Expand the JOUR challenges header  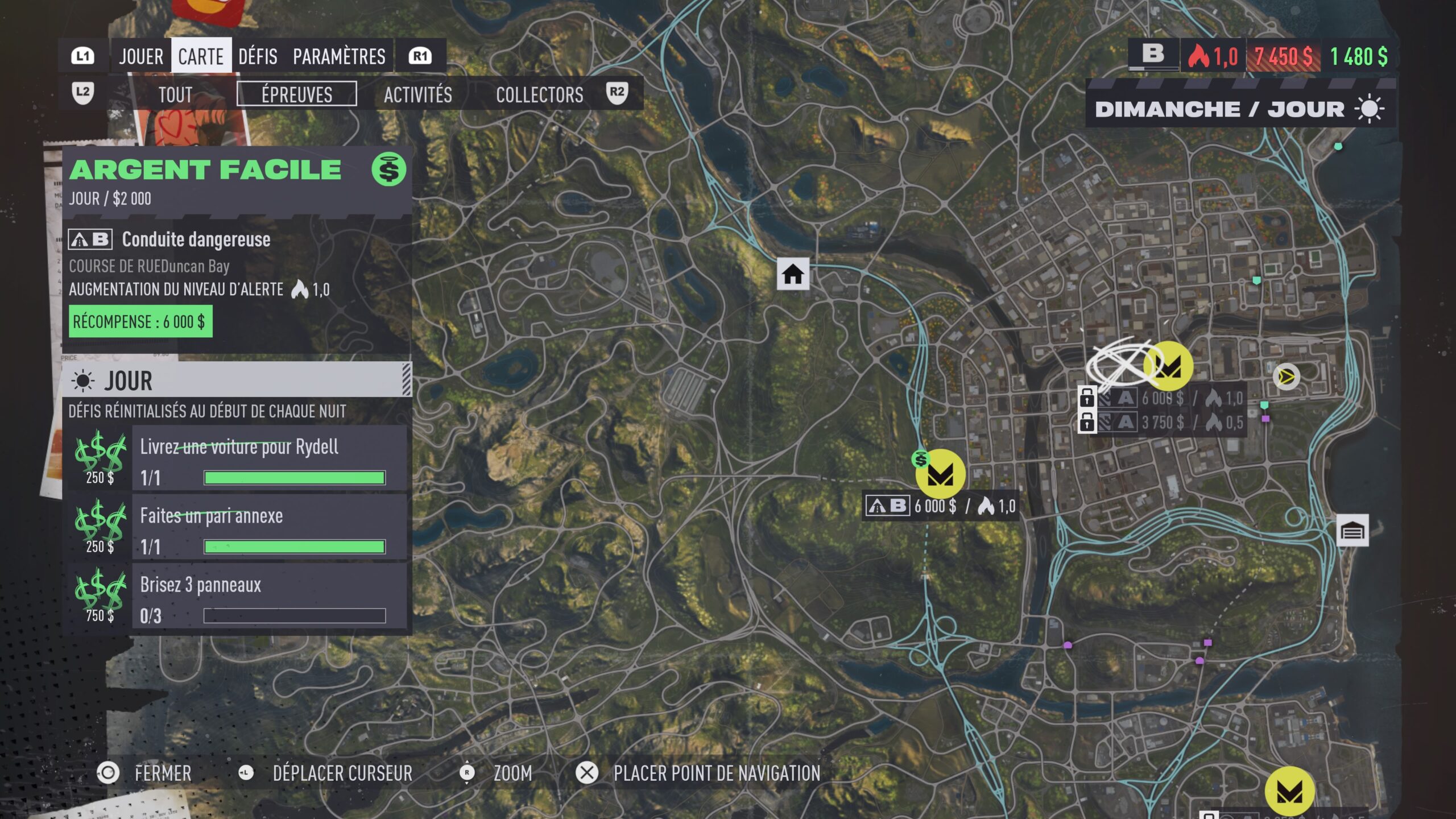click(236, 380)
